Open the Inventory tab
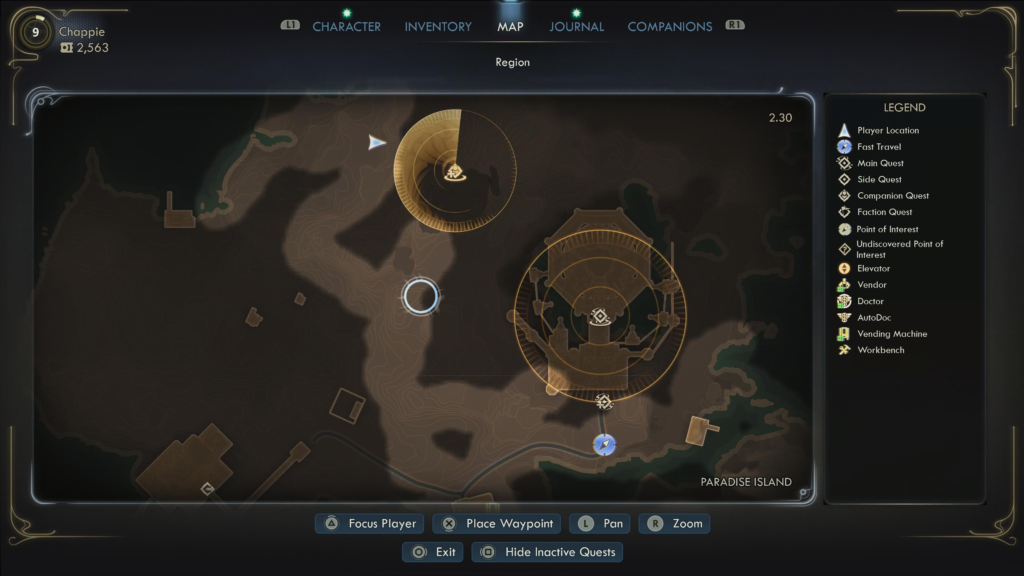This screenshot has height=576, width=1024. click(438, 27)
